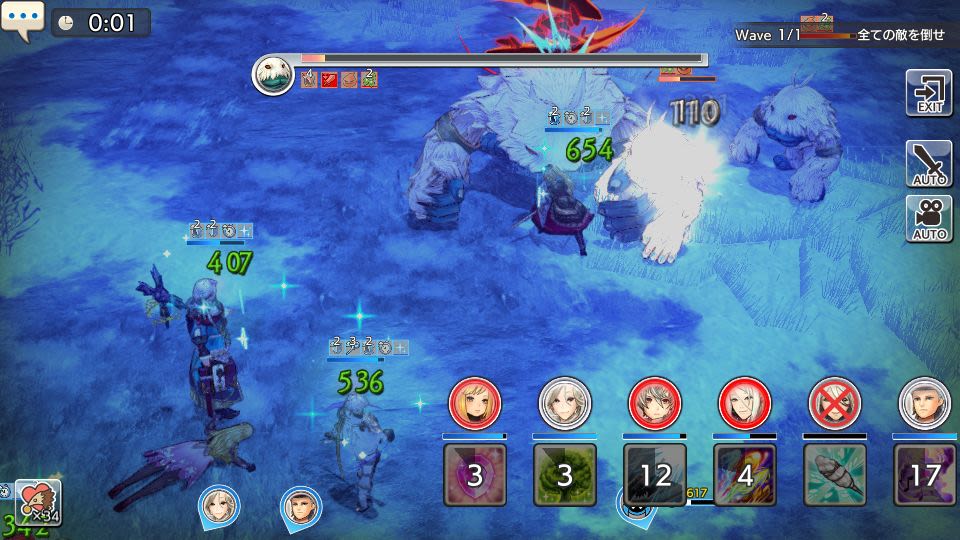Choose the grey-capped character portrait in the skill row
The width and height of the screenshot is (960, 540).
(924, 403)
